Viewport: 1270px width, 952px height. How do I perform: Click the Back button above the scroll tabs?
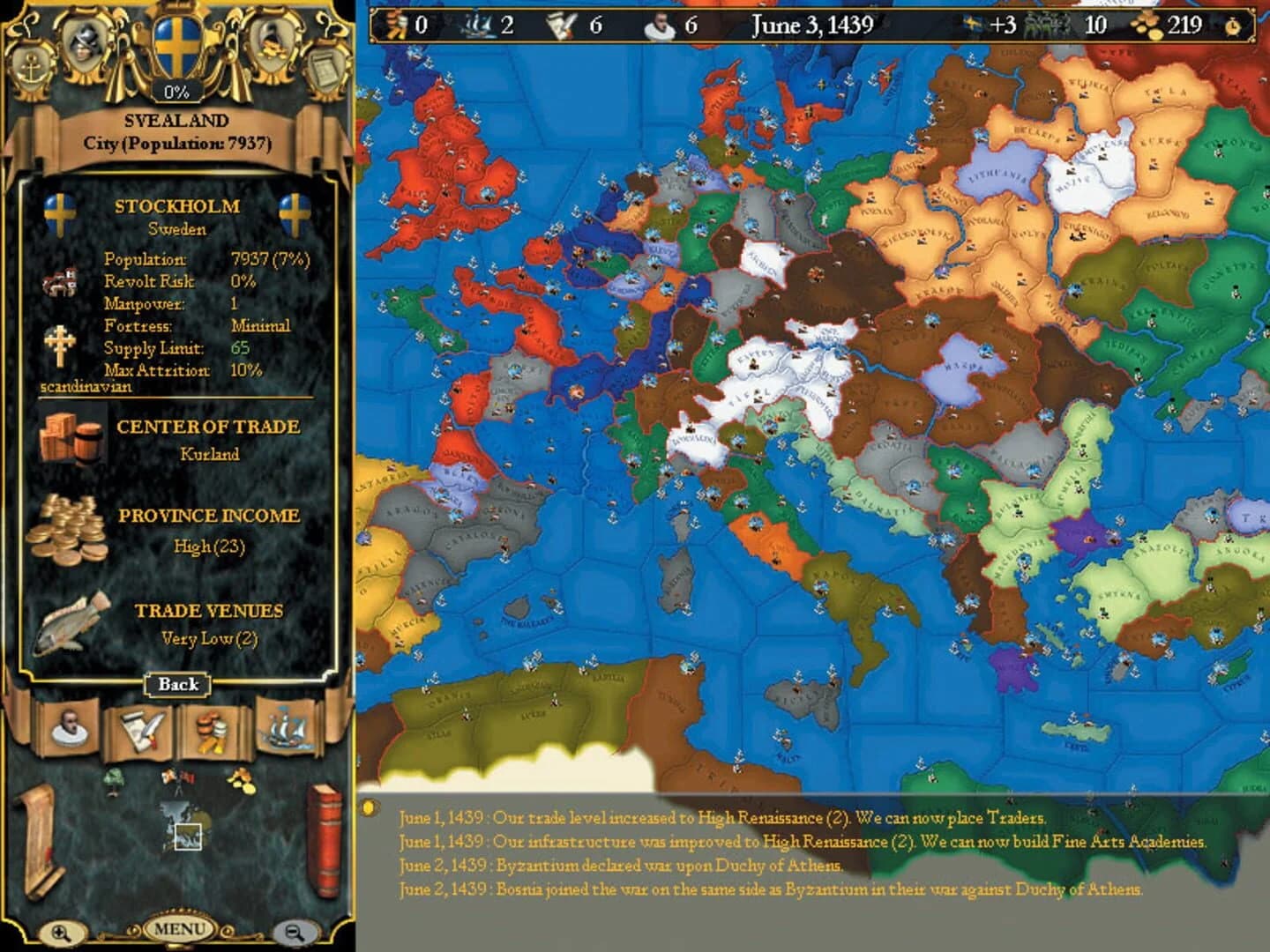pyautogui.click(x=176, y=685)
